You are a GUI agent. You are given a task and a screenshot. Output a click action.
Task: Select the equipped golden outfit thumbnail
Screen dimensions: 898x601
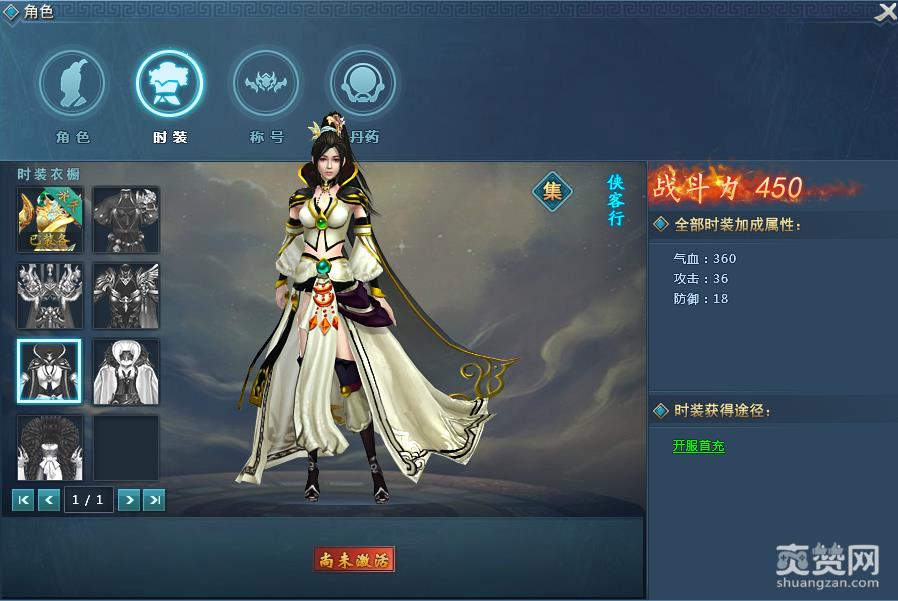click(49, 219)
